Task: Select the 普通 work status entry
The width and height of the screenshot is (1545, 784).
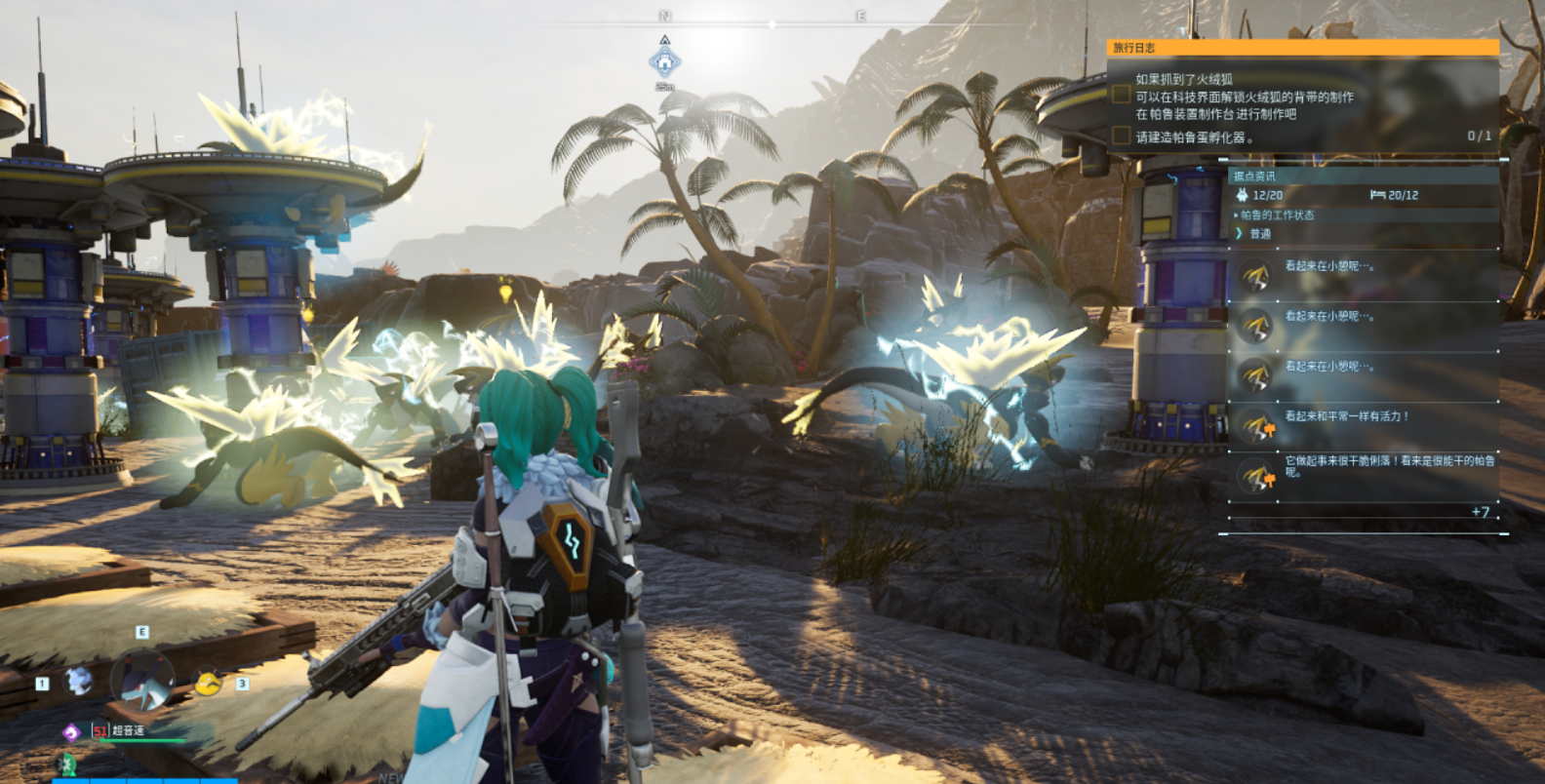Action: click(x=1260, y=234)
